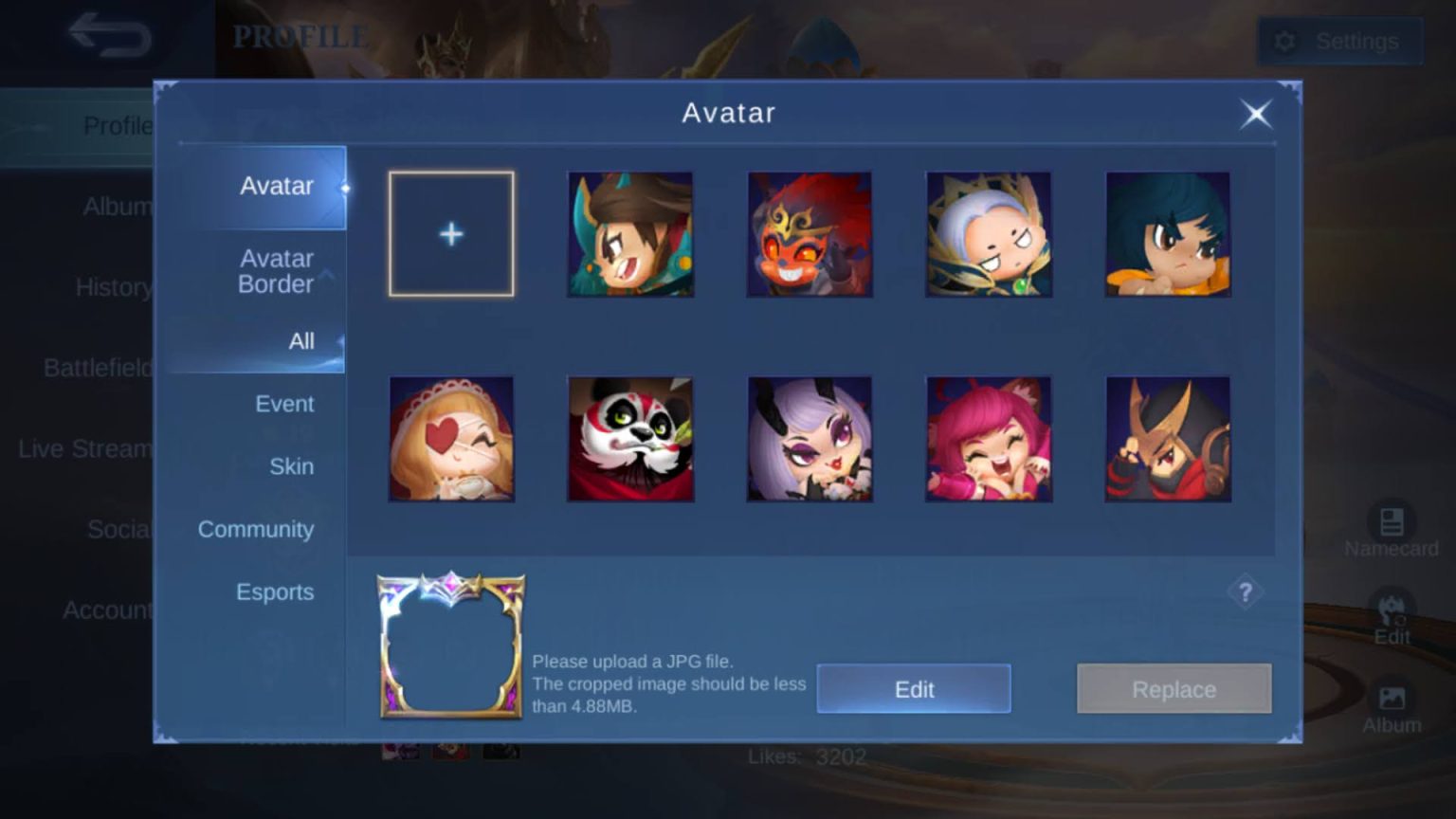Switch to the Avatar Border tab
Viewport: 1456px width, 819px height.
(276, 271)
